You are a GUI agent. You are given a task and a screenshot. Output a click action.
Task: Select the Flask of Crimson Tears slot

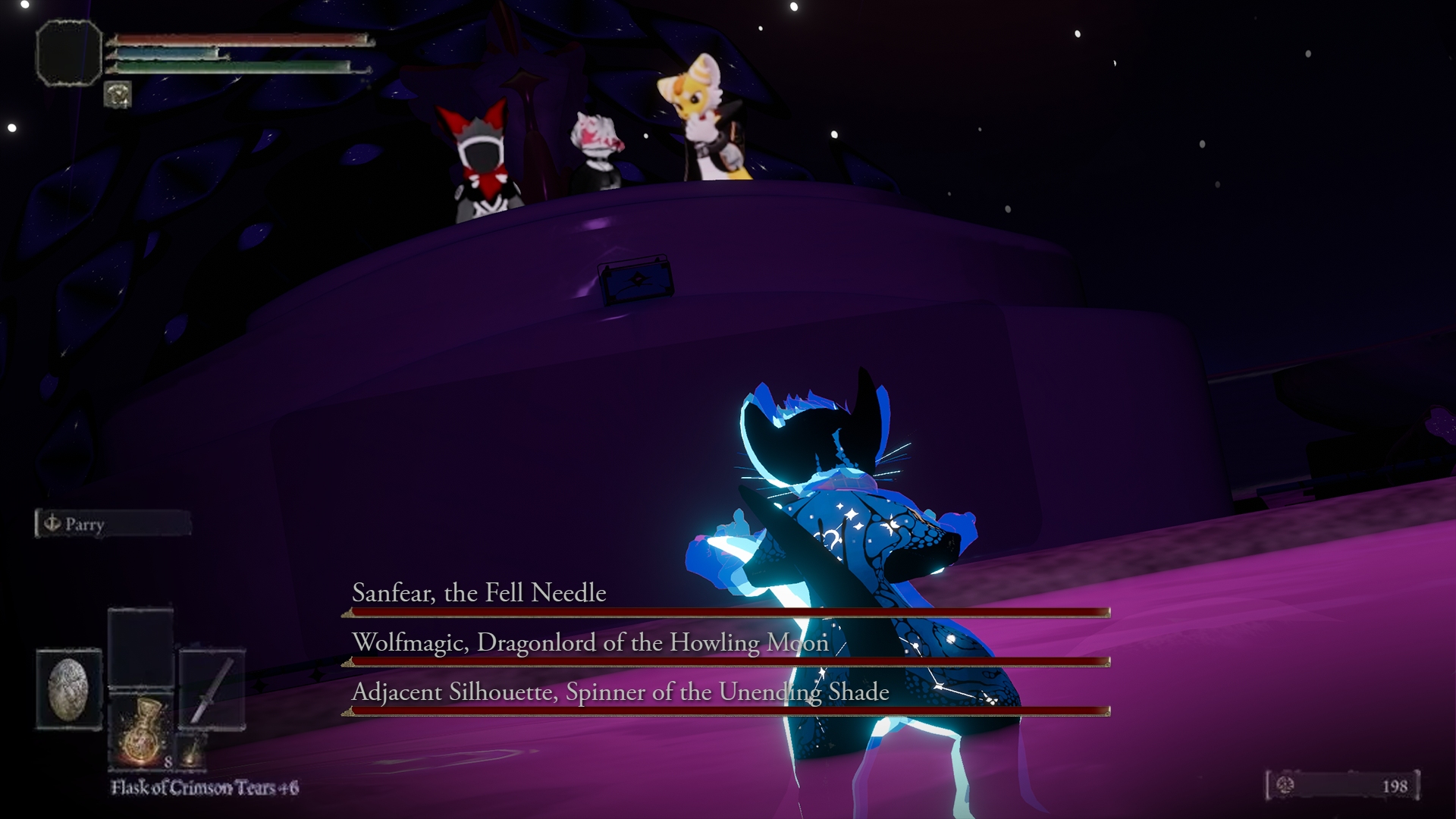pos(141,730)
